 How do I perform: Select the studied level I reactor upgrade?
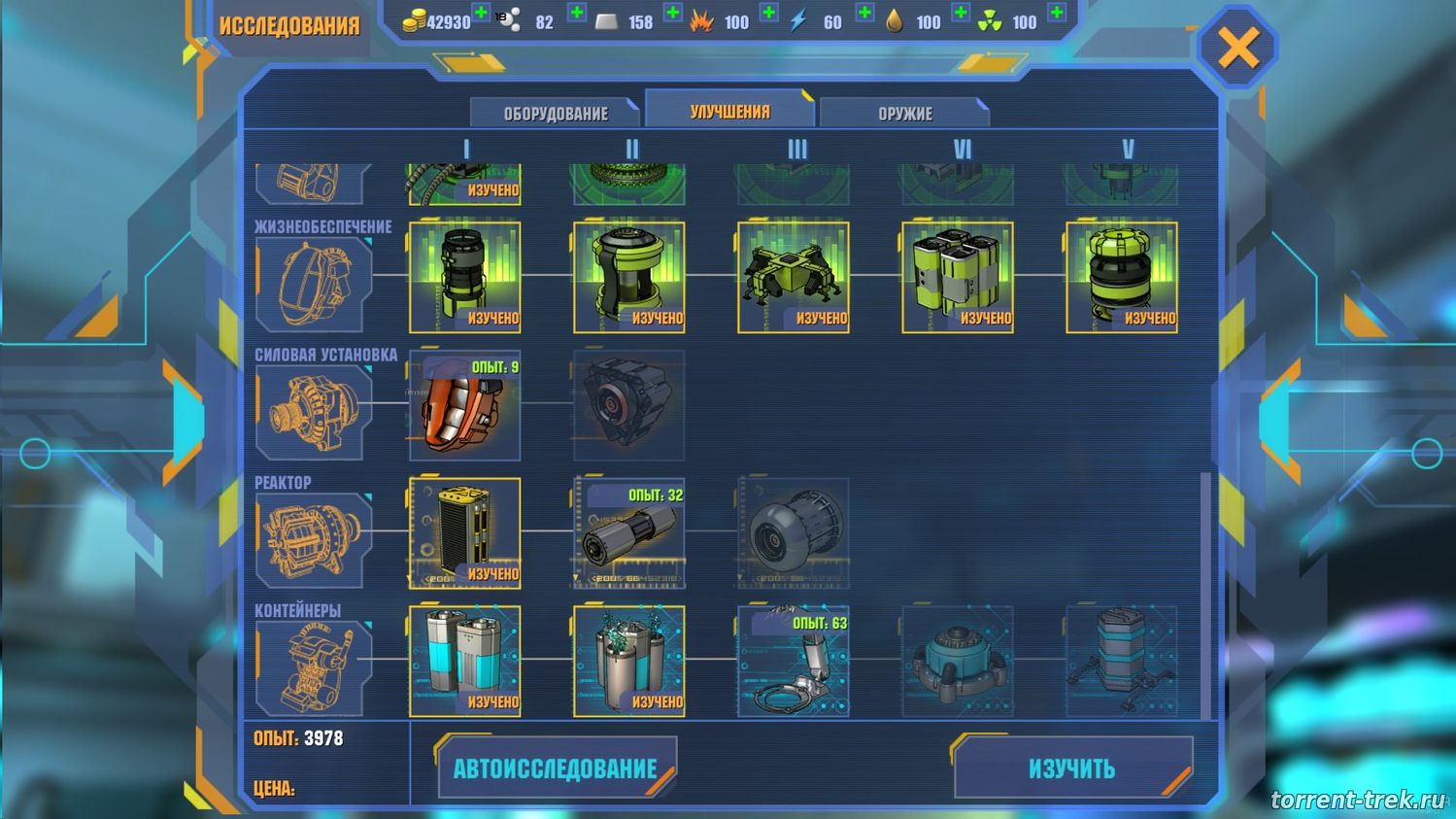pyautogui.click(x=464, y=532)
